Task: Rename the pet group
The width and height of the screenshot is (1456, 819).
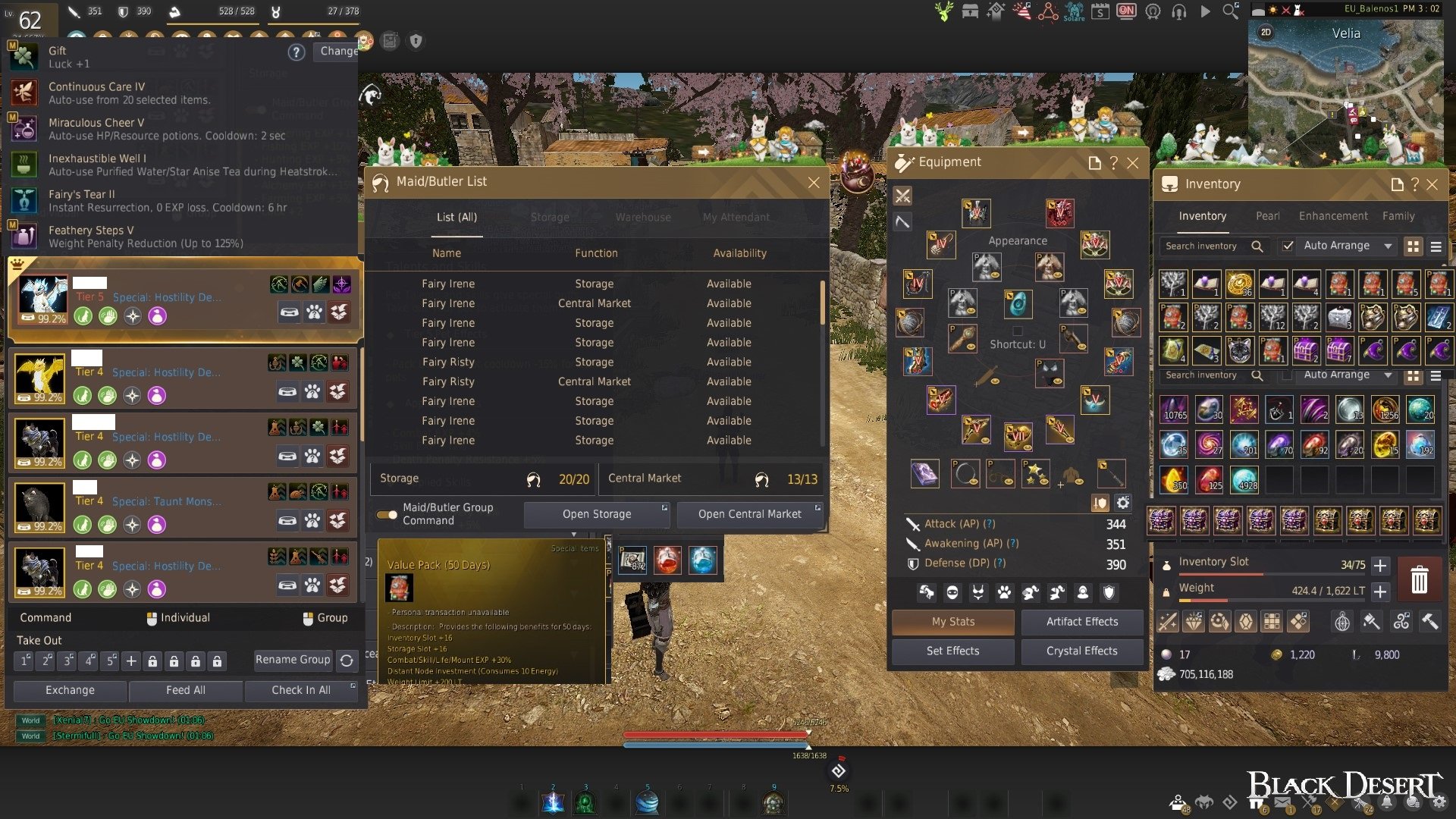Action: click(x=293, y=660)
